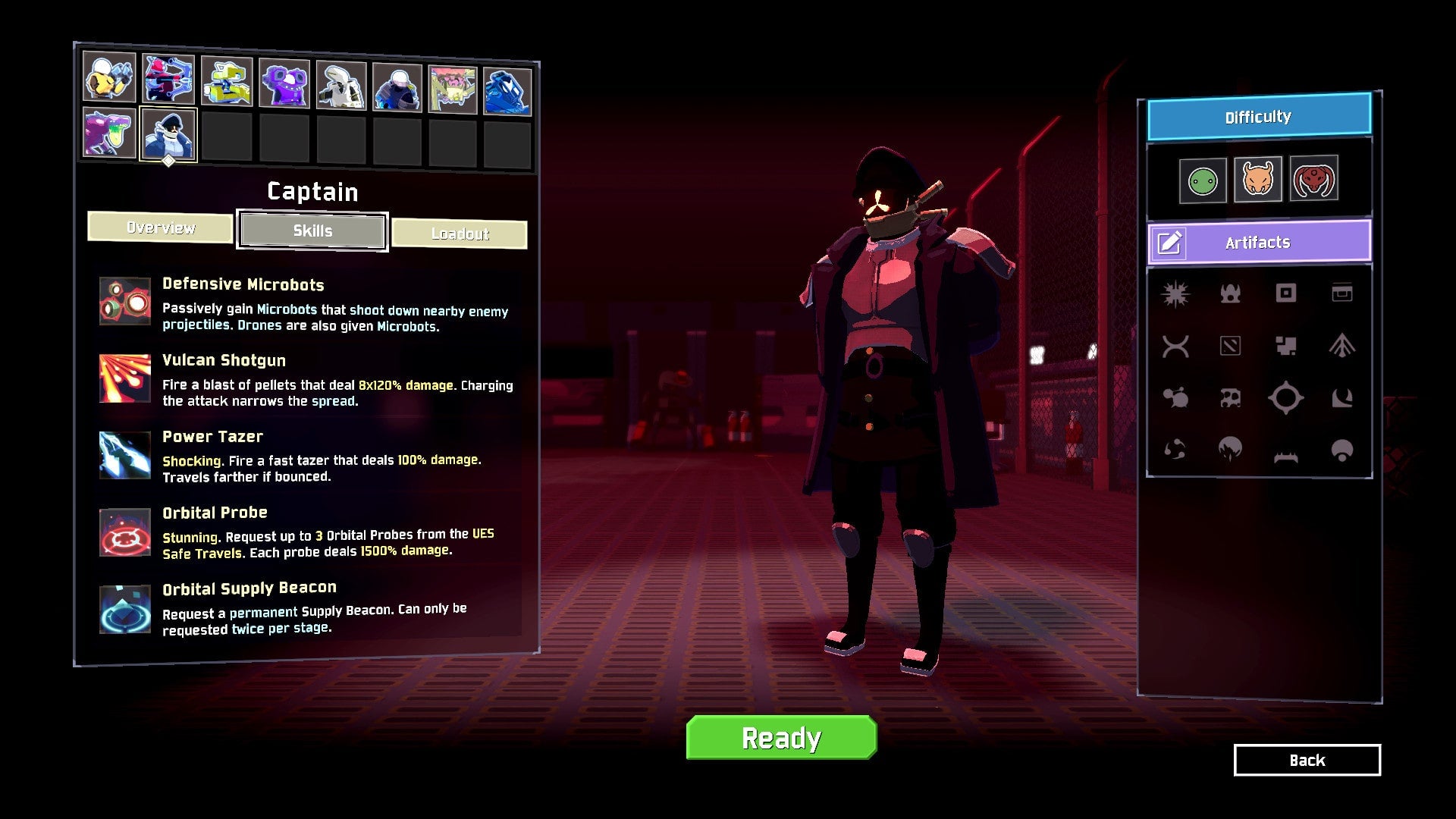This screenshot has width=1456, height=819.
Task: Click the horned helmet artifact icon
Action: pyautogui.click(x=1229, y=294)
